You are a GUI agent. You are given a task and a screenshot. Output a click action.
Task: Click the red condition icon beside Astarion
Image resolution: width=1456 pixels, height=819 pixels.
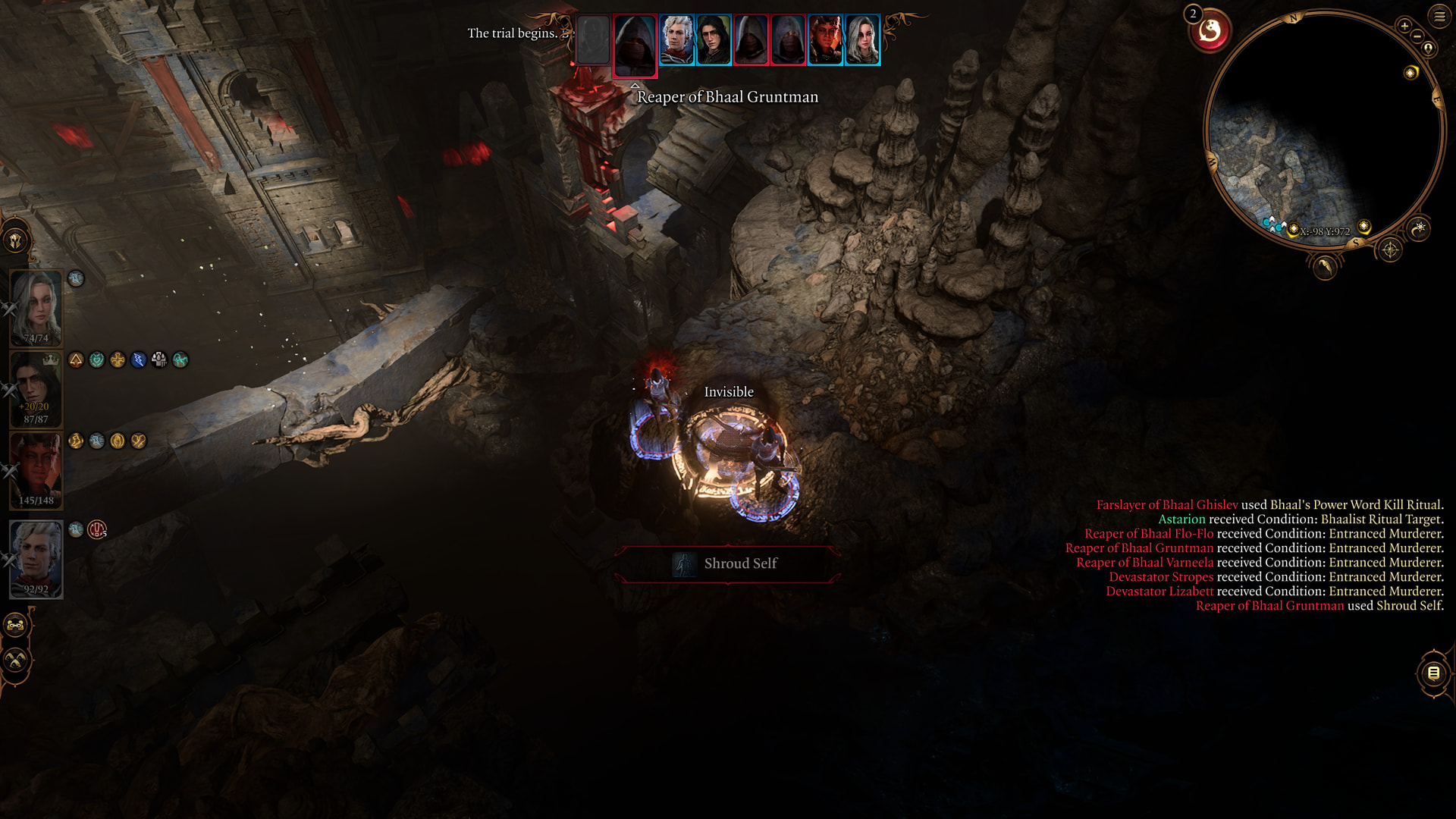[x=97, y=529]
